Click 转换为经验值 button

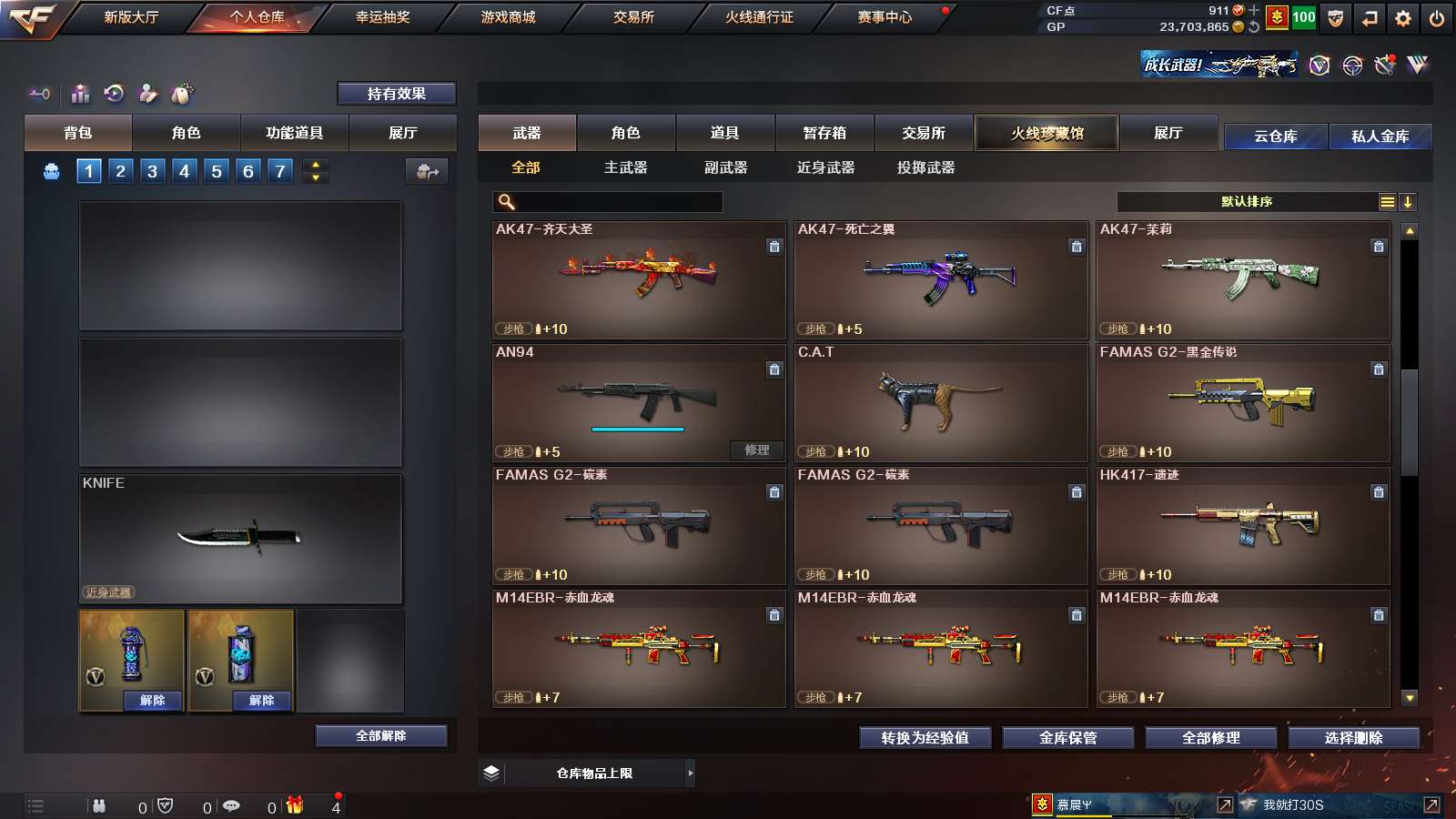(x=925, y=738)
